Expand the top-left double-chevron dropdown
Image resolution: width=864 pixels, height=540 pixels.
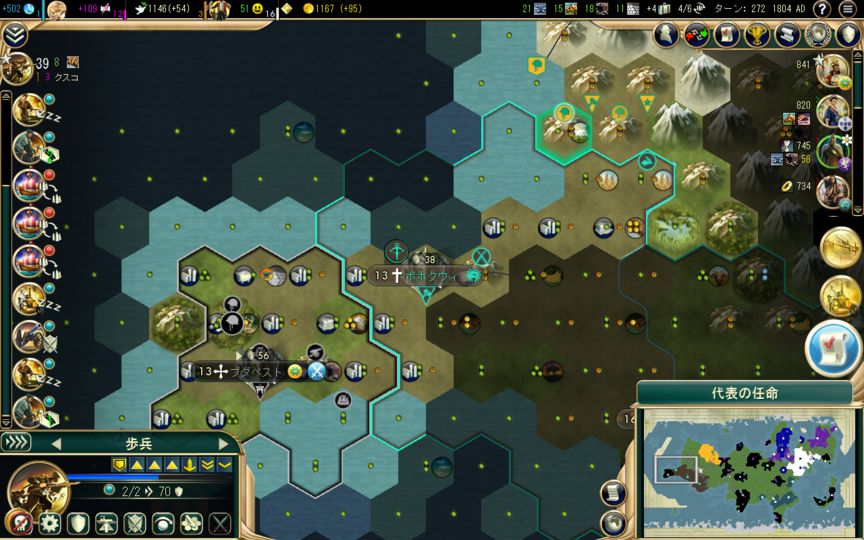tap(14, 35)
